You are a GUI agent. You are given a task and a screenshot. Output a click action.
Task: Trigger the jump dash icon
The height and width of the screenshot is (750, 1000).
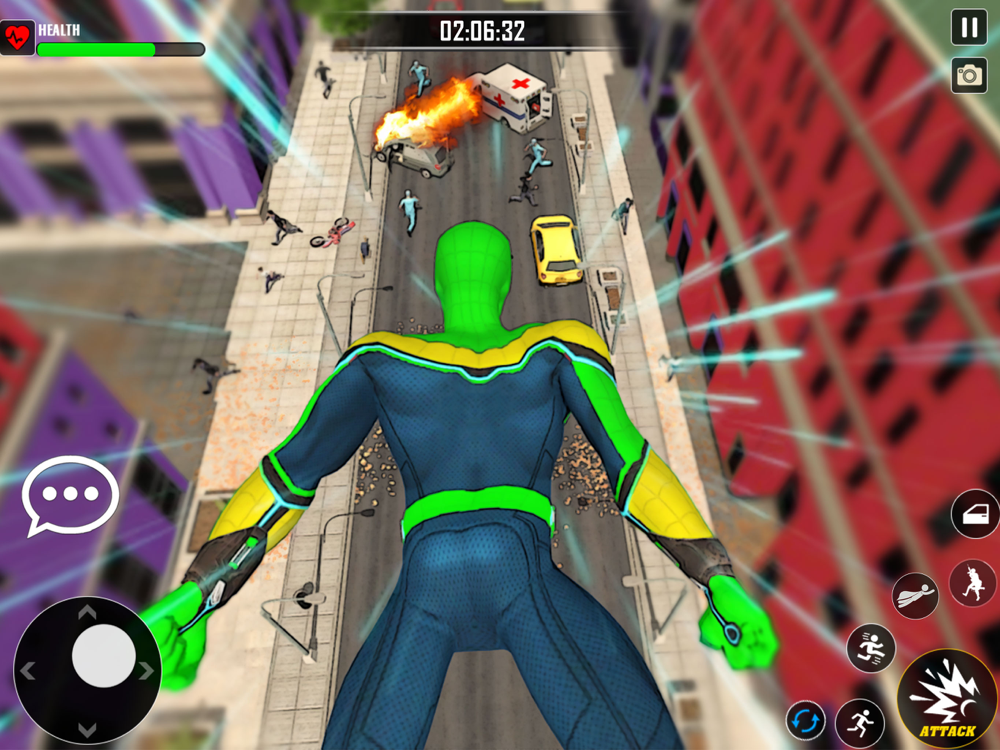pyautogui.click(x=871, y=647)
